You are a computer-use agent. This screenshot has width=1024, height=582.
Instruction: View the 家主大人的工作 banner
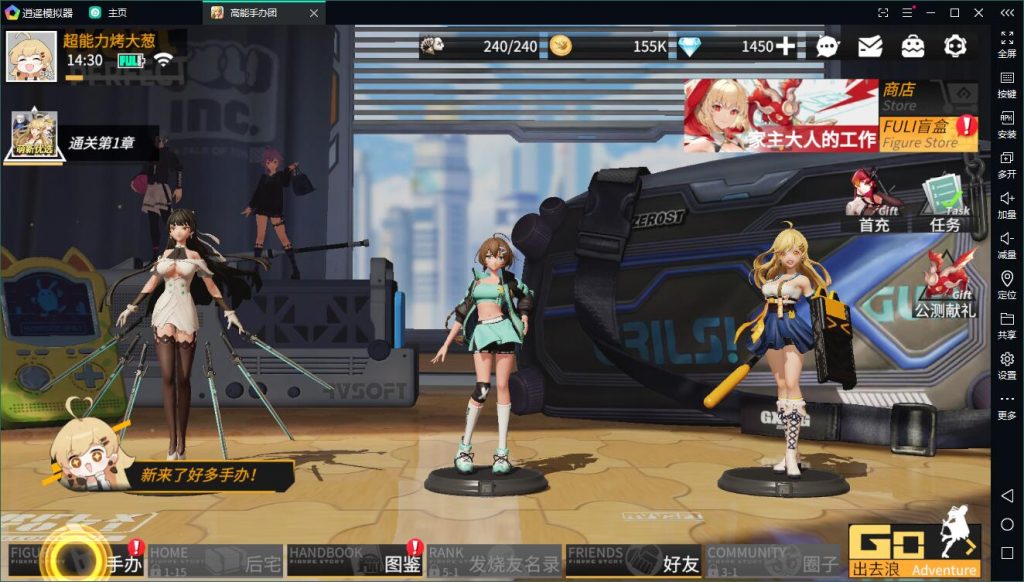(780, 116)
